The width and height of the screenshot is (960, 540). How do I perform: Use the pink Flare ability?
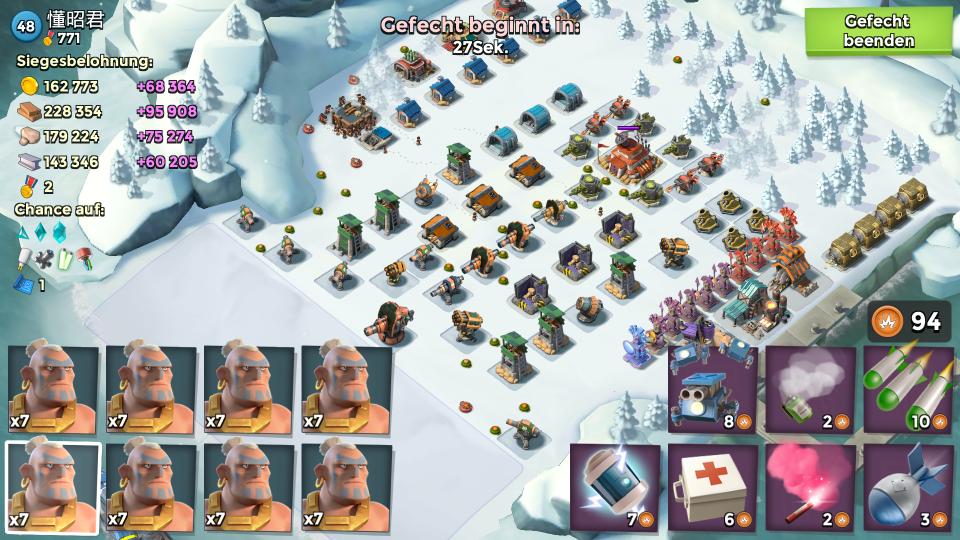click(810, 487)
